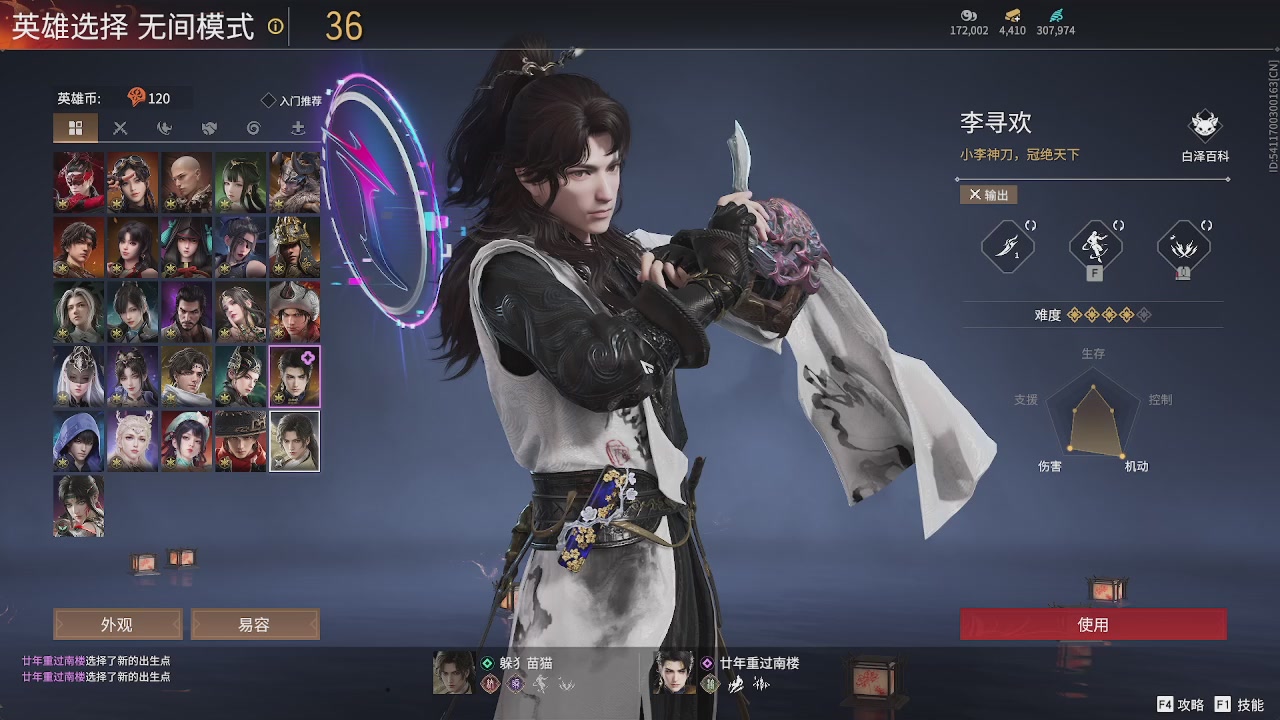
Task: Click the dagger skill icon numbered 1
Action: [1006, 247]
